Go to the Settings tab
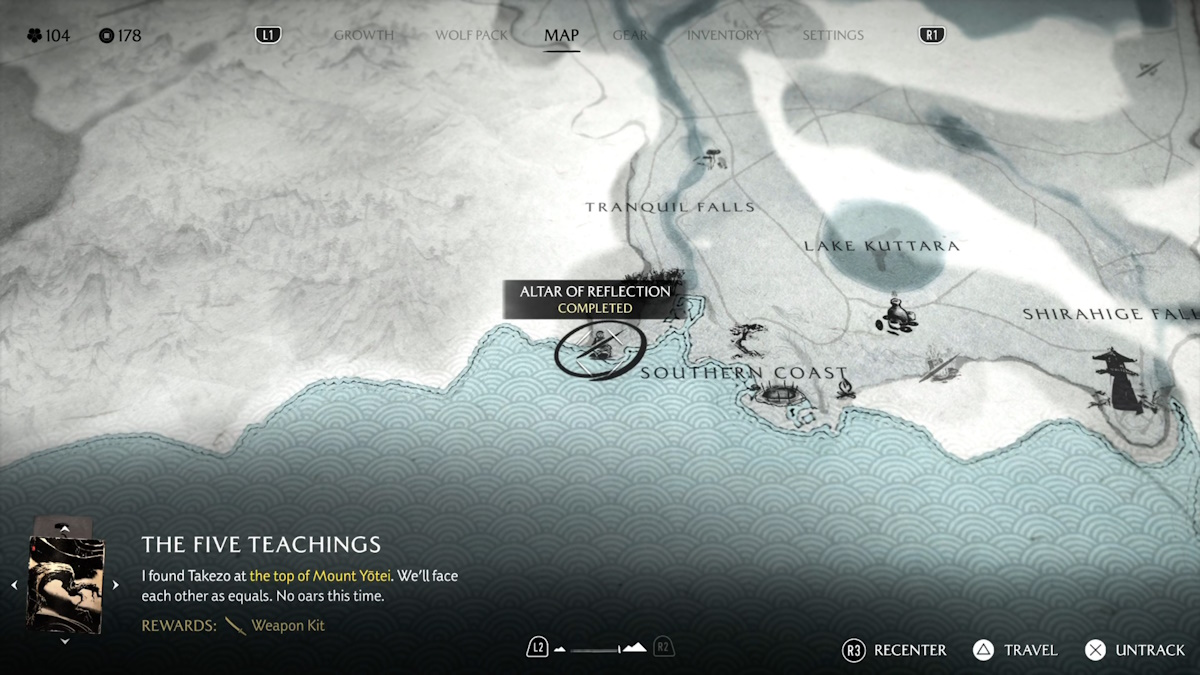The width and height of the screenshot is (1200, 675). coord(832,35)
